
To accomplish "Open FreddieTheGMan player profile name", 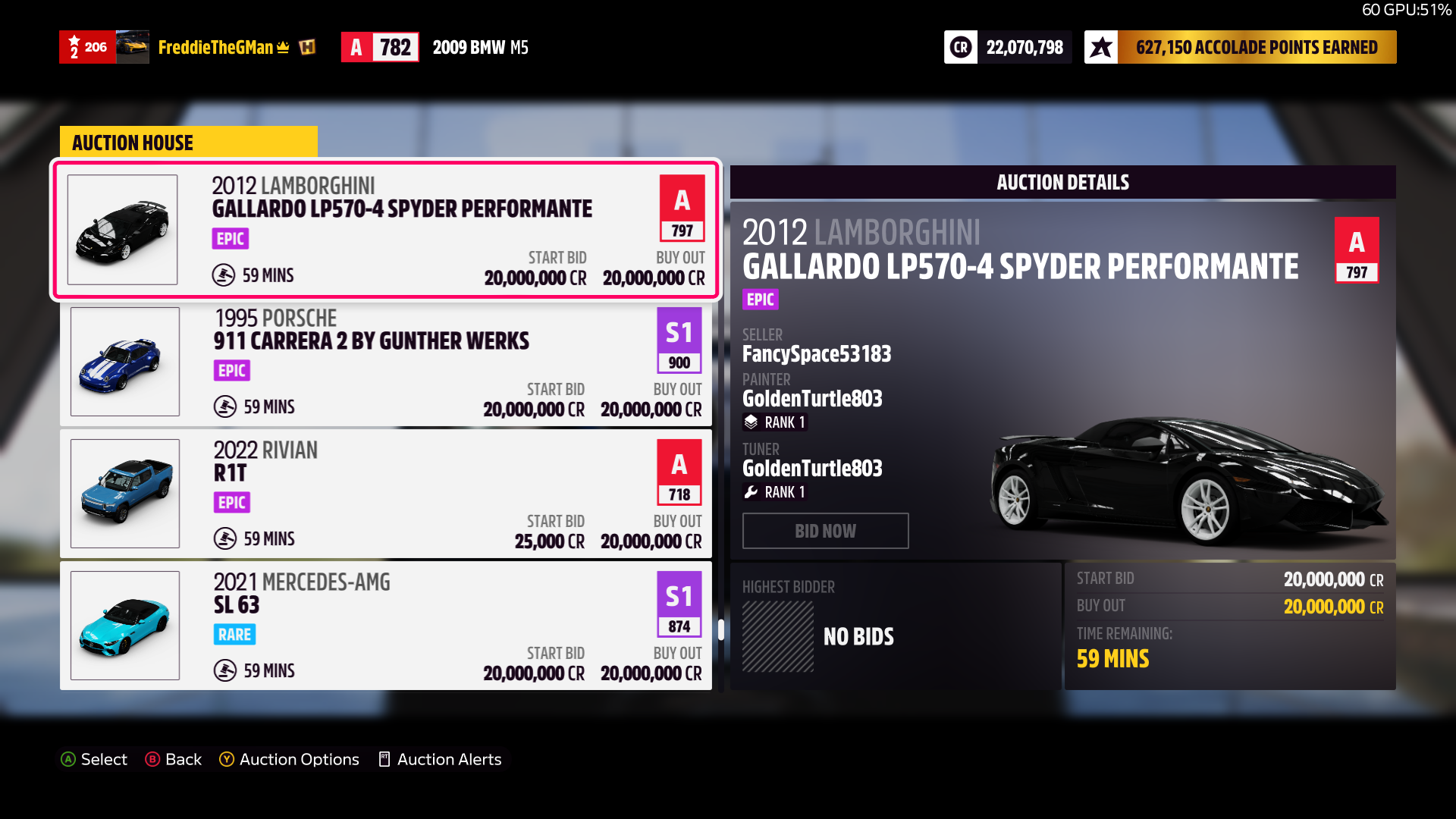I will point(215,48).
